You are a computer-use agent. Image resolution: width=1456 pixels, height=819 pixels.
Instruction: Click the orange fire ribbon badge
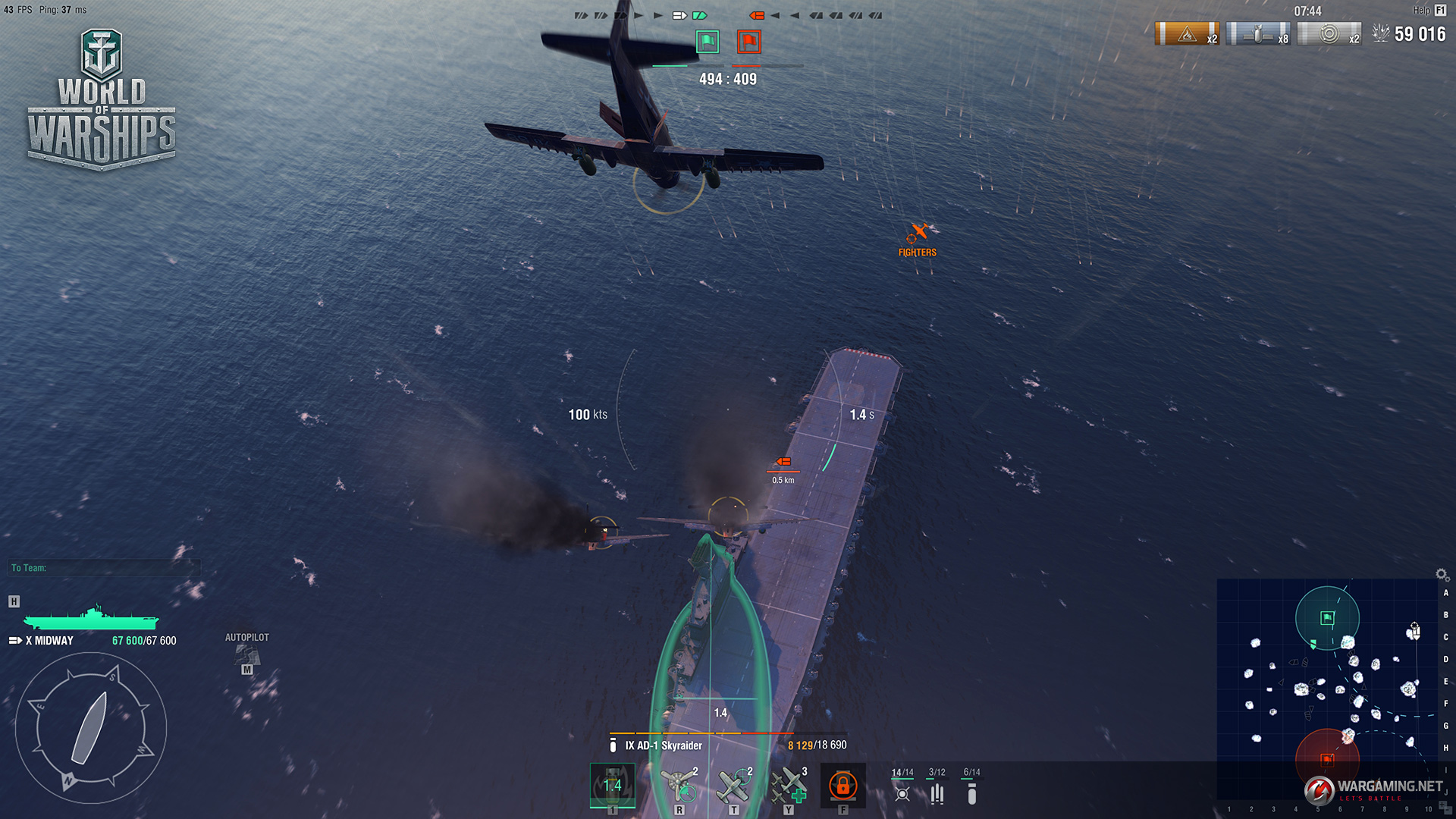tap(1187, 34)
